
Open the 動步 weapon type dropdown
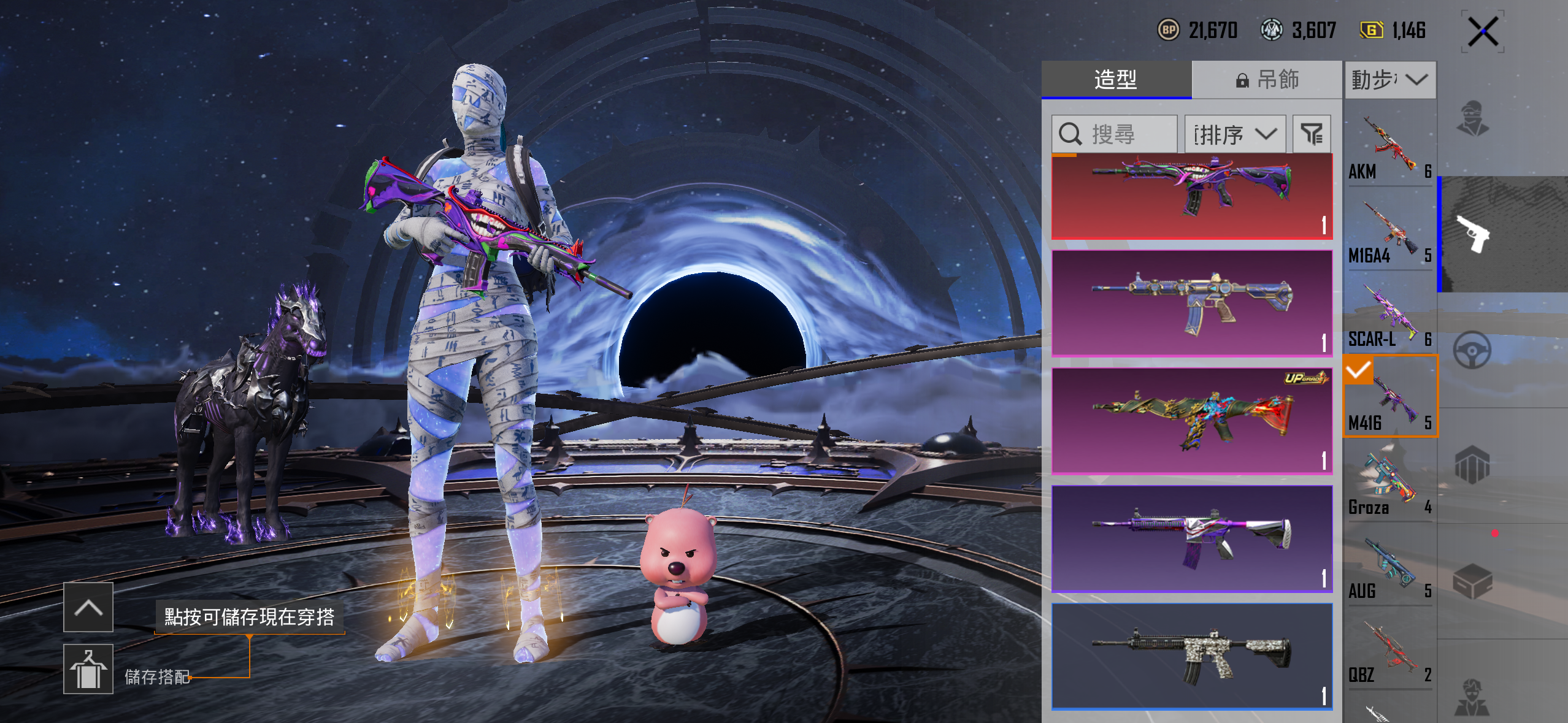[1390, 80]
